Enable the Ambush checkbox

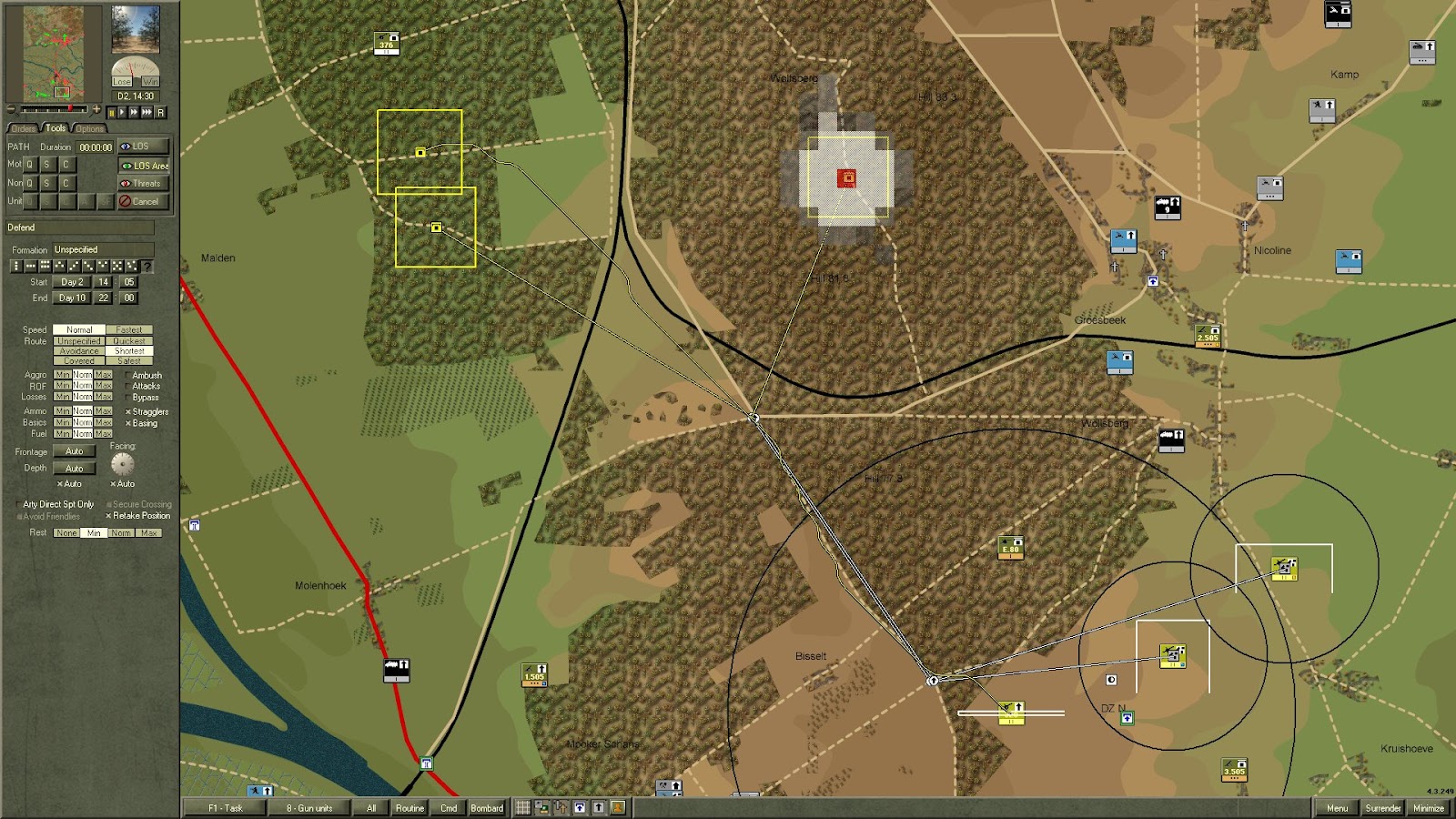click(127, 375)
